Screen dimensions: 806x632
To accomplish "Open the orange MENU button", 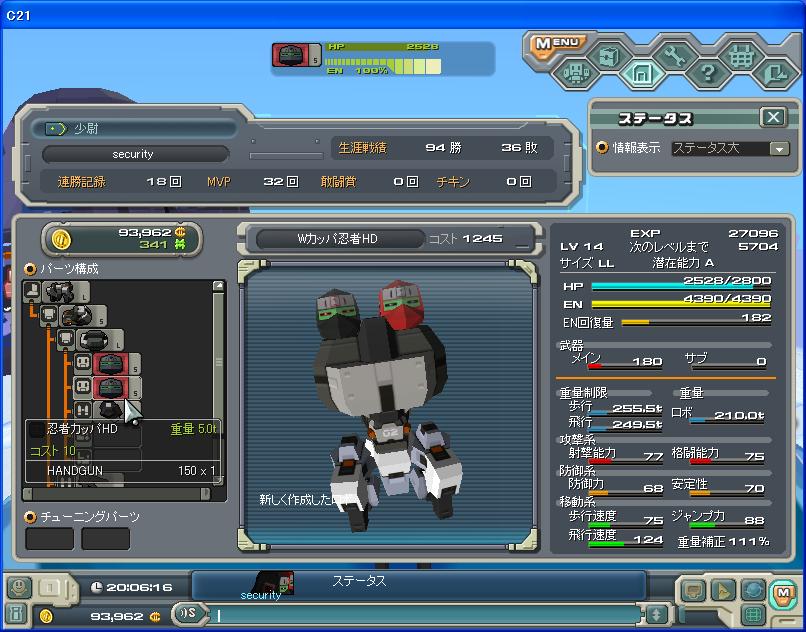I will coord(558,43).
